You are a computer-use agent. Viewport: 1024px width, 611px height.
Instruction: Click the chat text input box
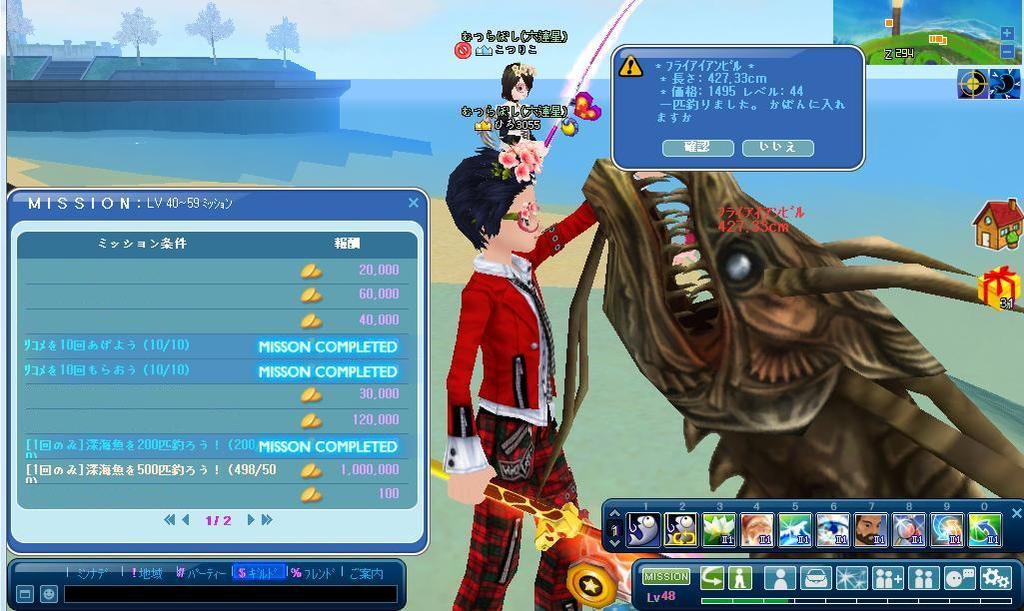pos(230,594)
